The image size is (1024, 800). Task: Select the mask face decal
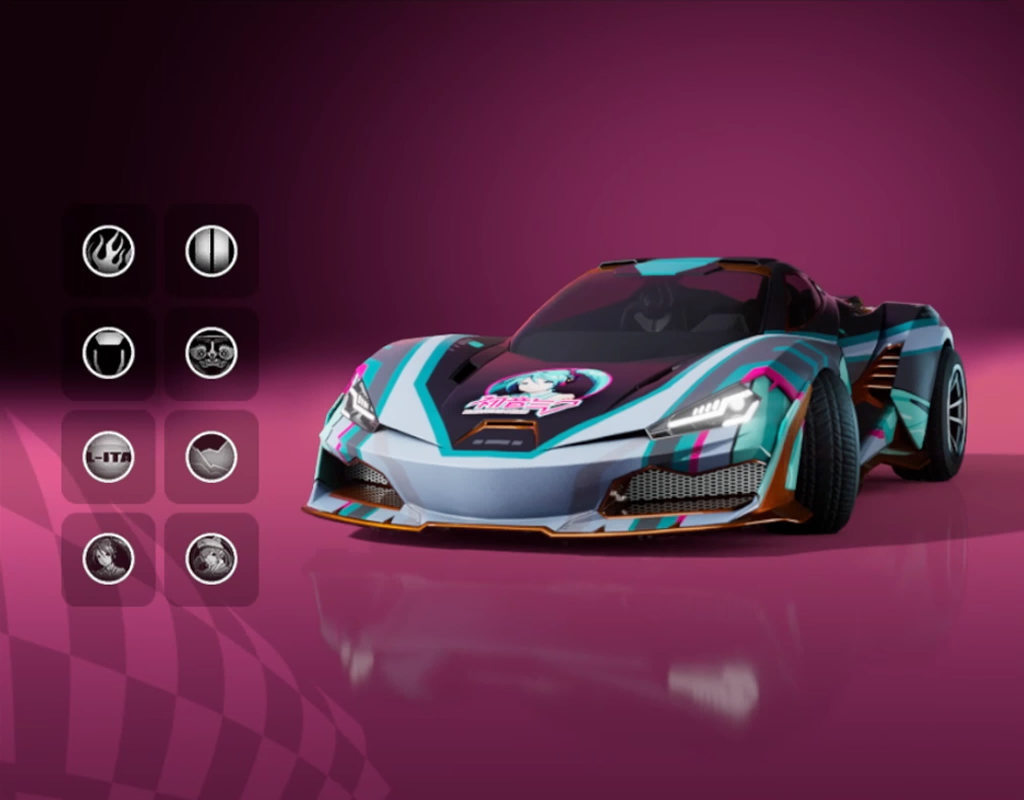(x=211, y=353)
